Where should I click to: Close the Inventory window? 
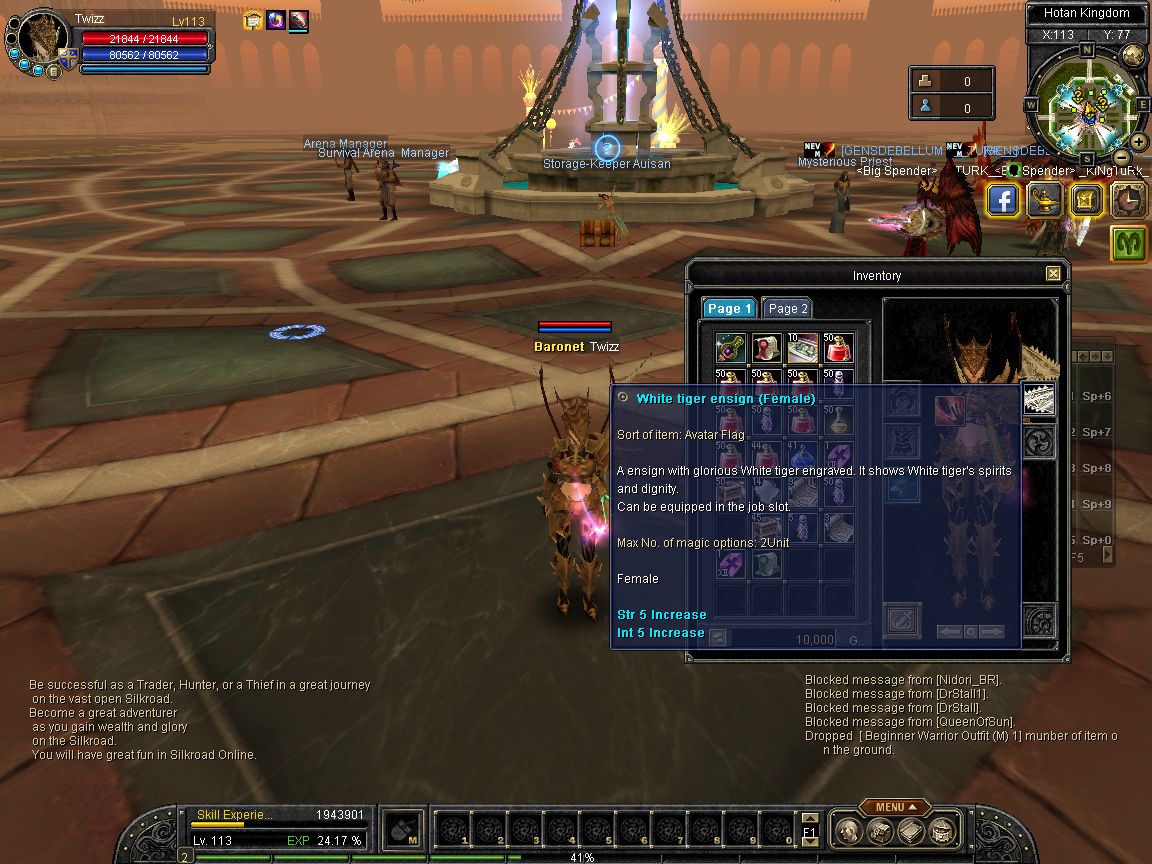tap(1053, 274)
